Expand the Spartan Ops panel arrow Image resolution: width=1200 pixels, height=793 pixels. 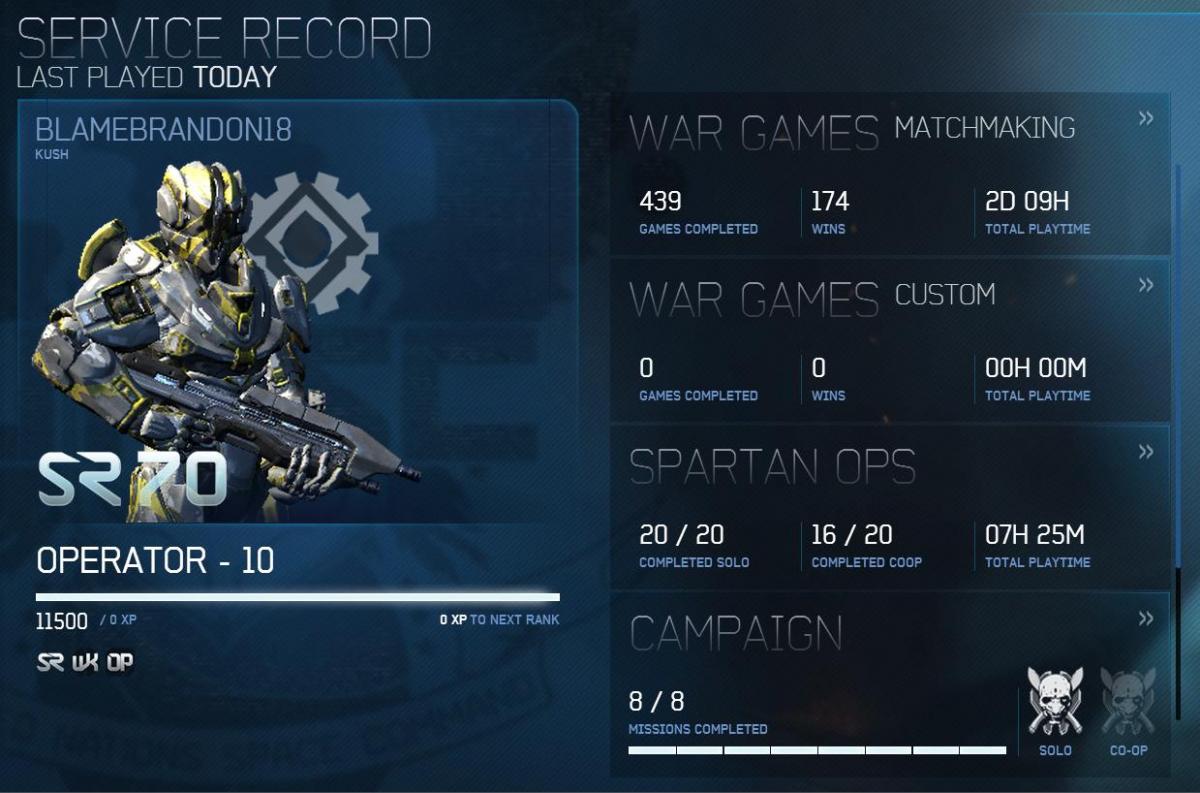pos(1146,452)
